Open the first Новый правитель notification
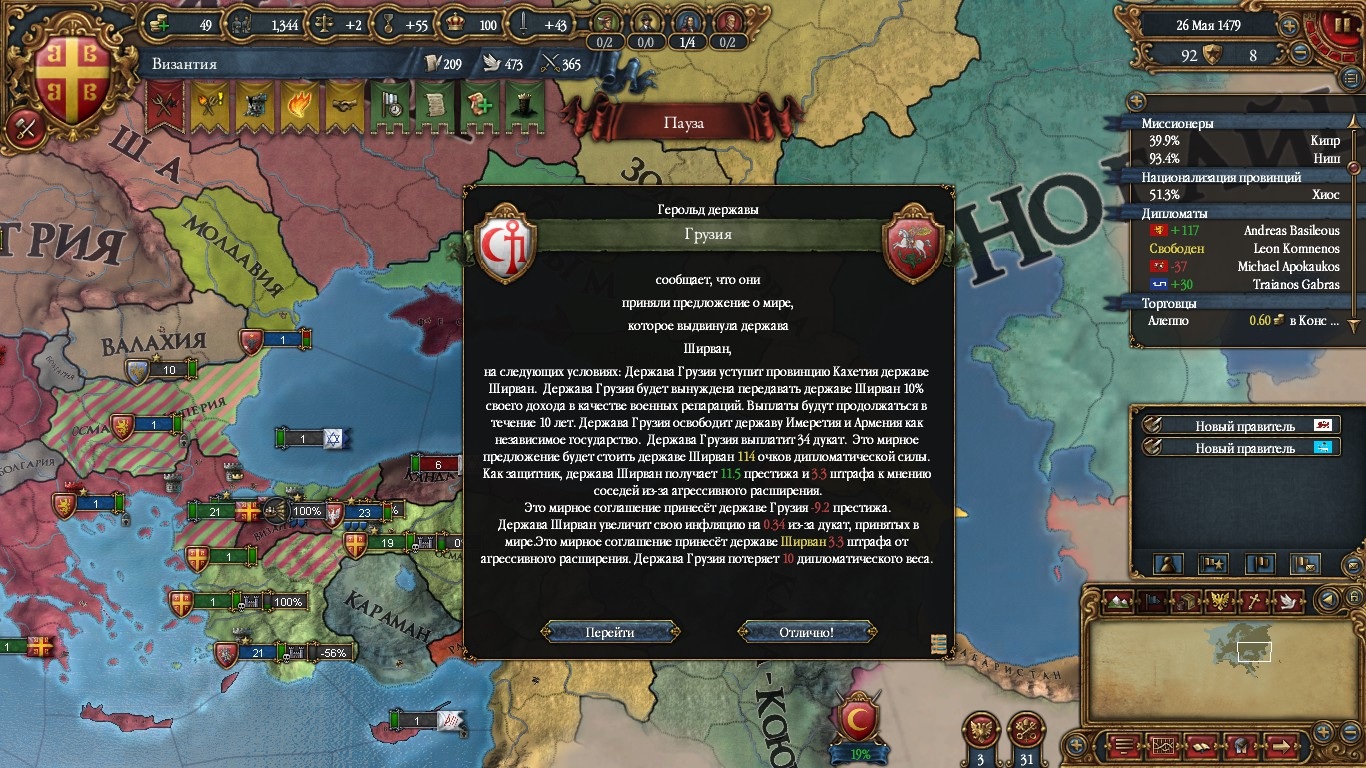 tap(1241, 426)
